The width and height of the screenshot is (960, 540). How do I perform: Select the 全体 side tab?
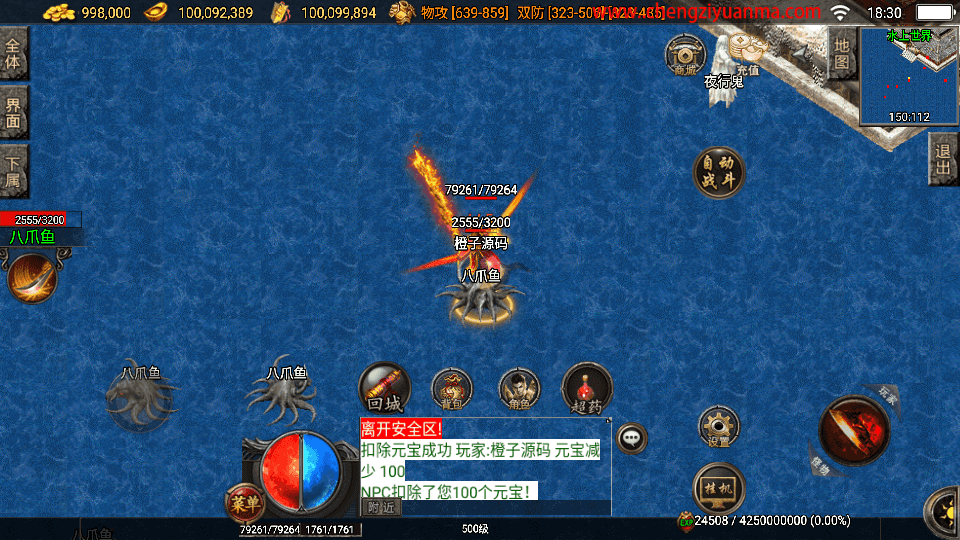click(13, 53)
